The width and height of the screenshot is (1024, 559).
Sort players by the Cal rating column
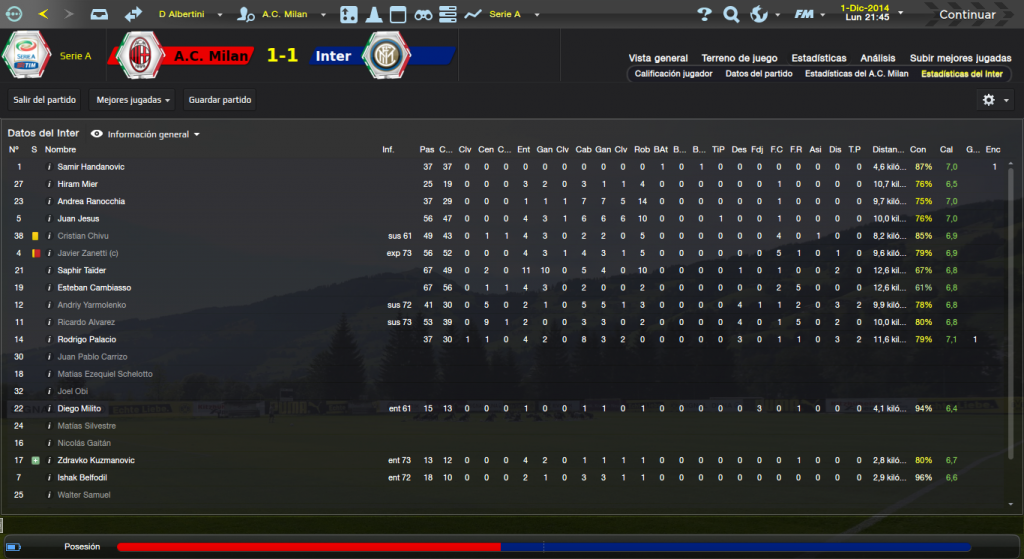point(945,150)
